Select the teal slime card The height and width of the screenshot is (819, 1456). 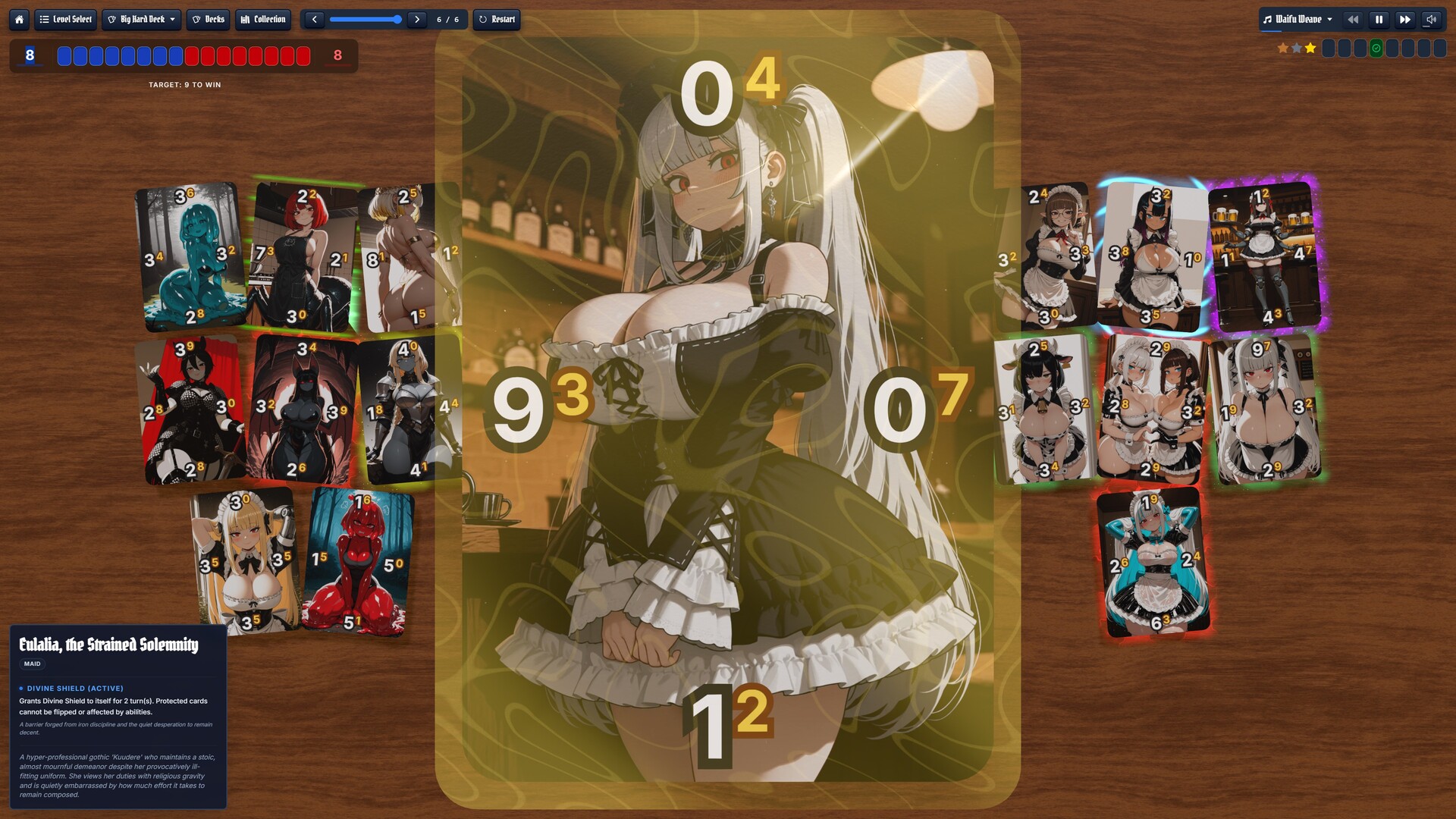coord(190,256)
